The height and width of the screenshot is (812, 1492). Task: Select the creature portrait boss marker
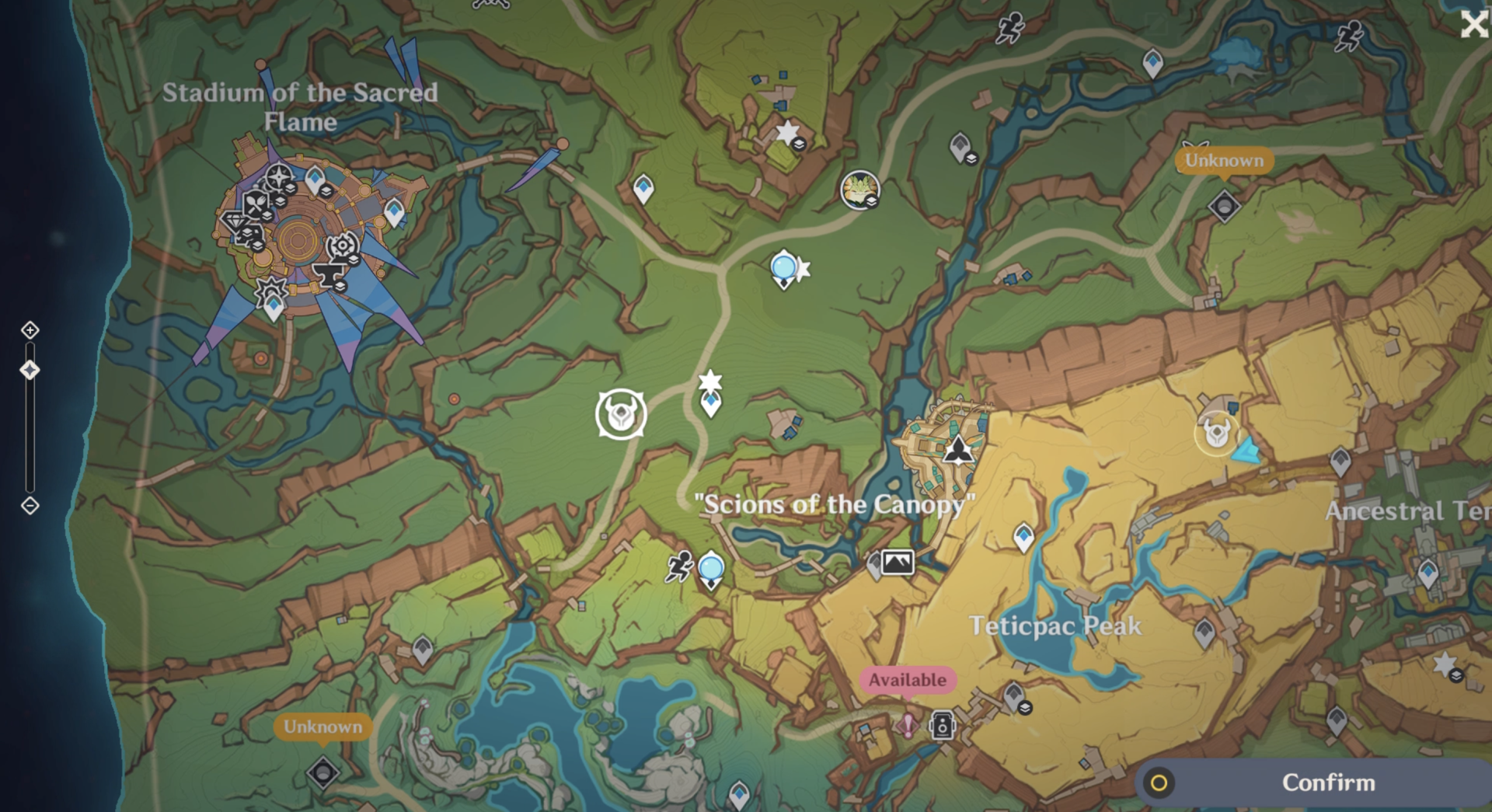point(859,190)
